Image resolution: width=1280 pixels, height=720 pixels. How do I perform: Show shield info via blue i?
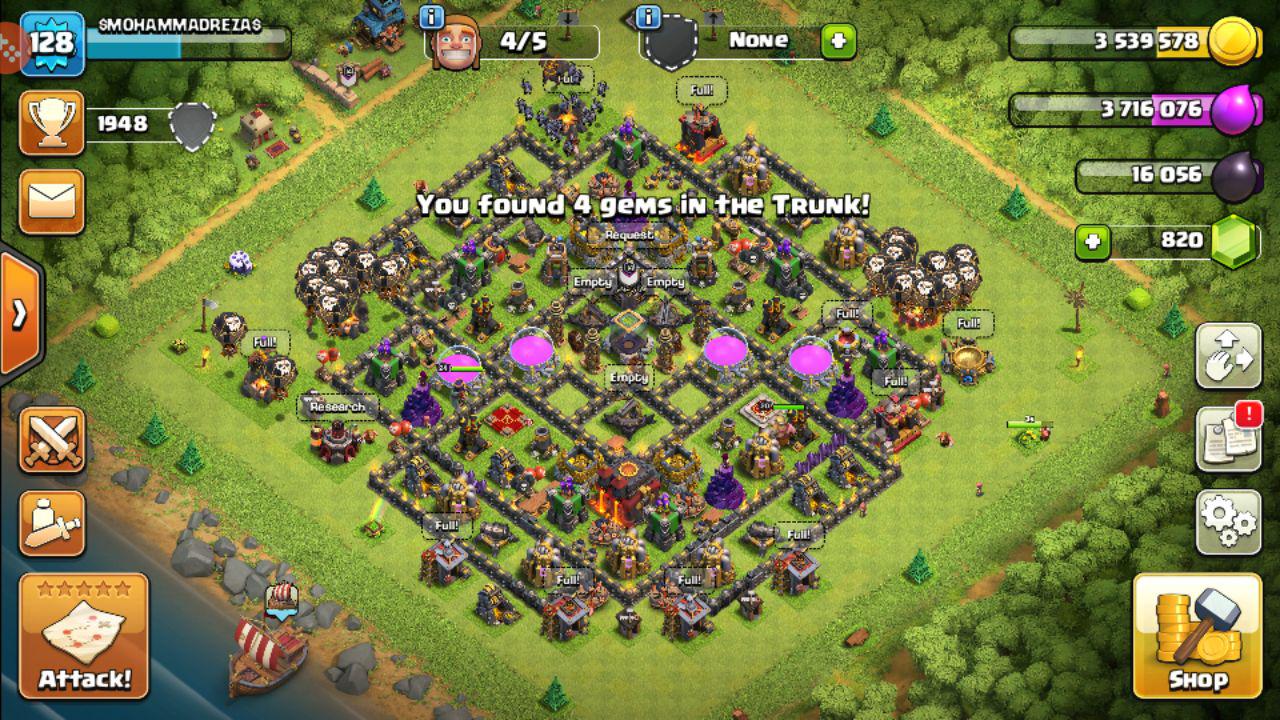[x=648, y=17]
